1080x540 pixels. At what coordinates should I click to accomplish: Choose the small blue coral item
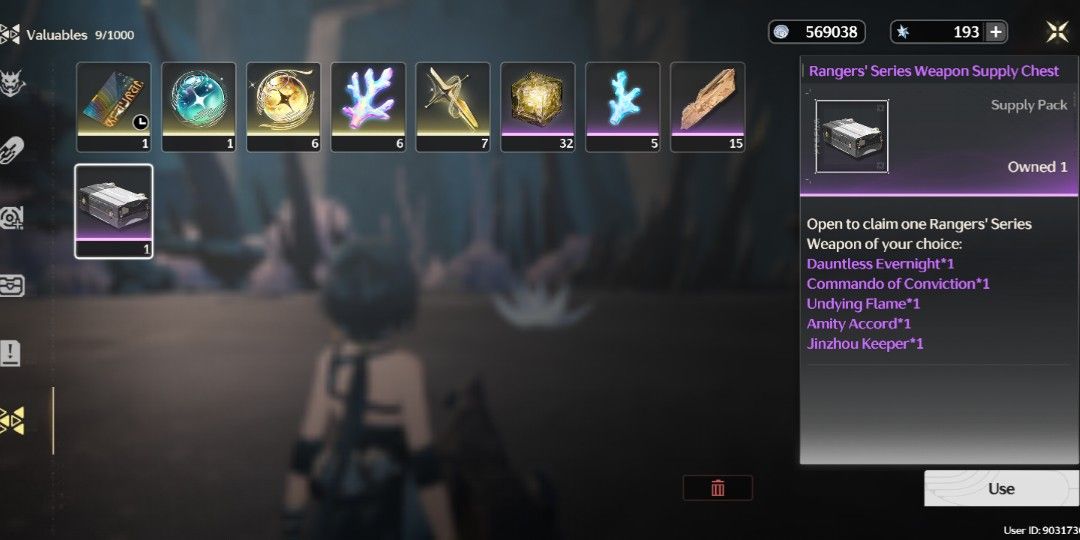(622, 106)
